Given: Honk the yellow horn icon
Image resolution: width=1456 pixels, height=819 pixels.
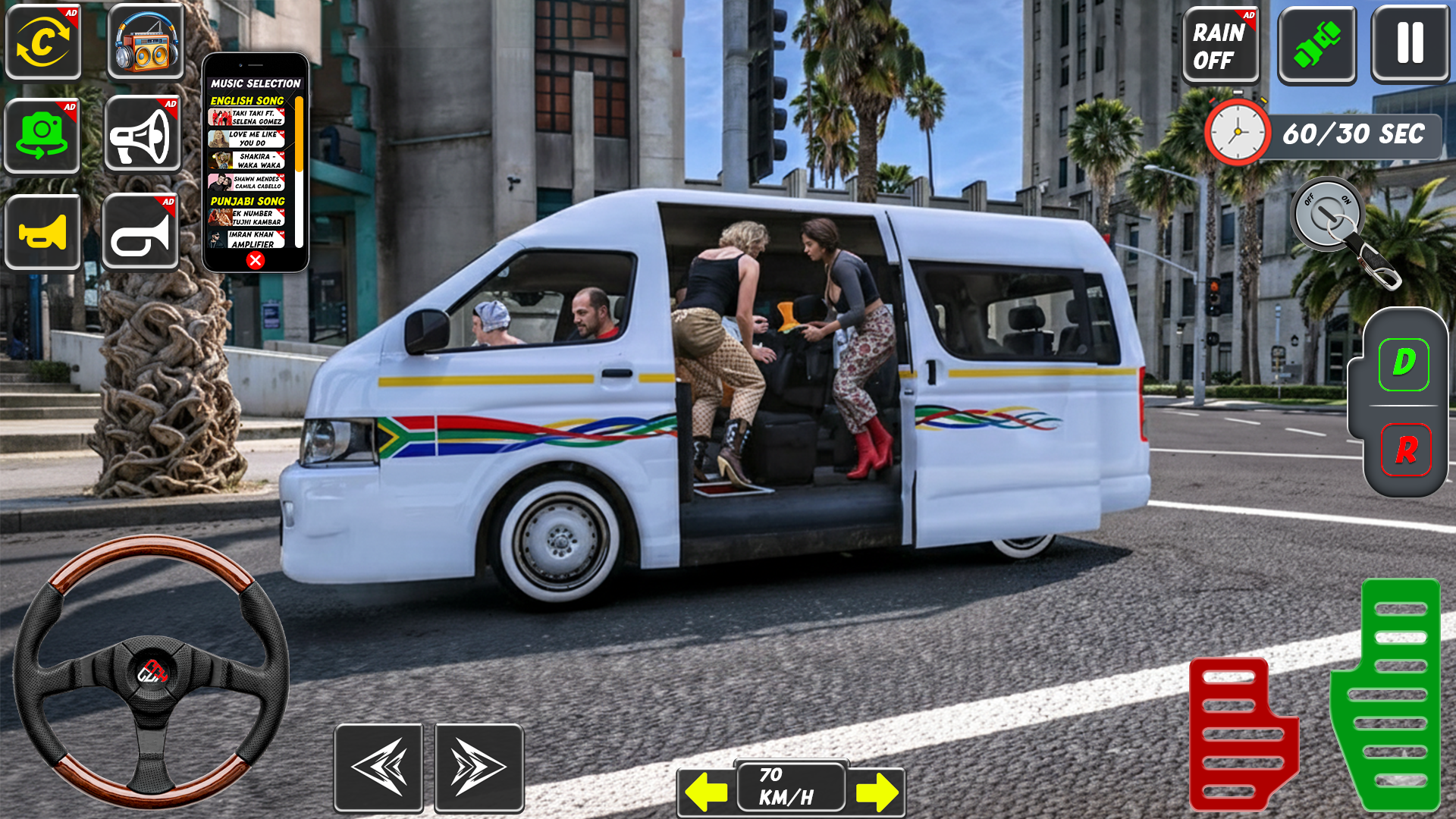Looking at the screenshot, I should click(x=43, y=231).
